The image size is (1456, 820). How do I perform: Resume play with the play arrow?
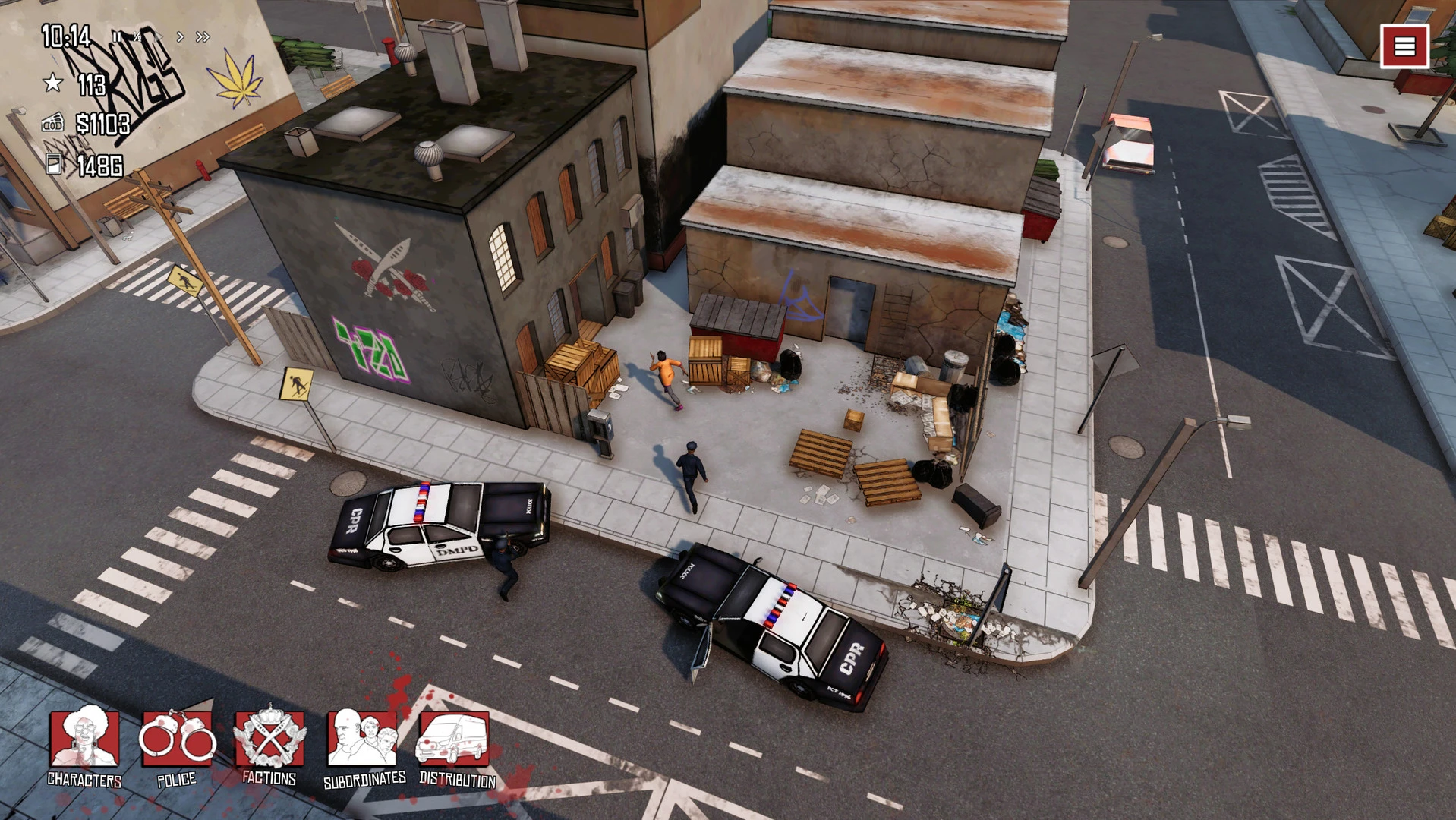(159, 35)
